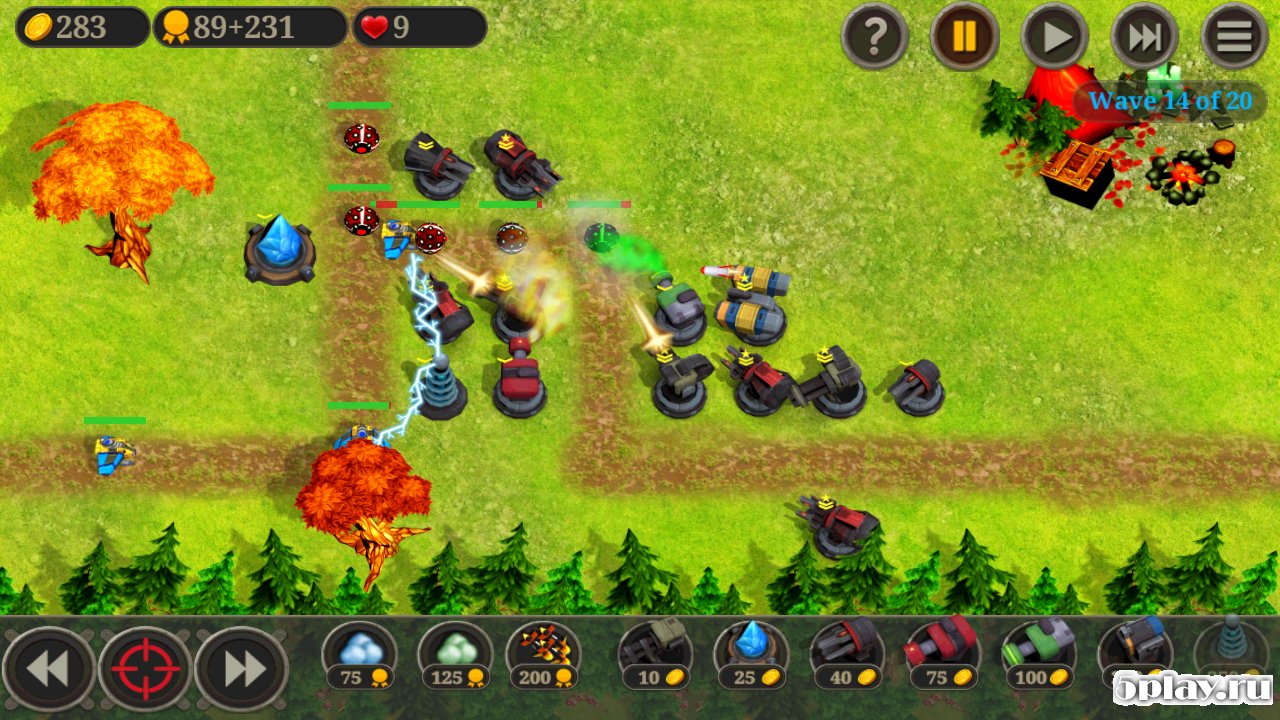The height and width of the screenshot is (720, 1280).
Task: Open the question mark help button
Action: tap(875, 37)
